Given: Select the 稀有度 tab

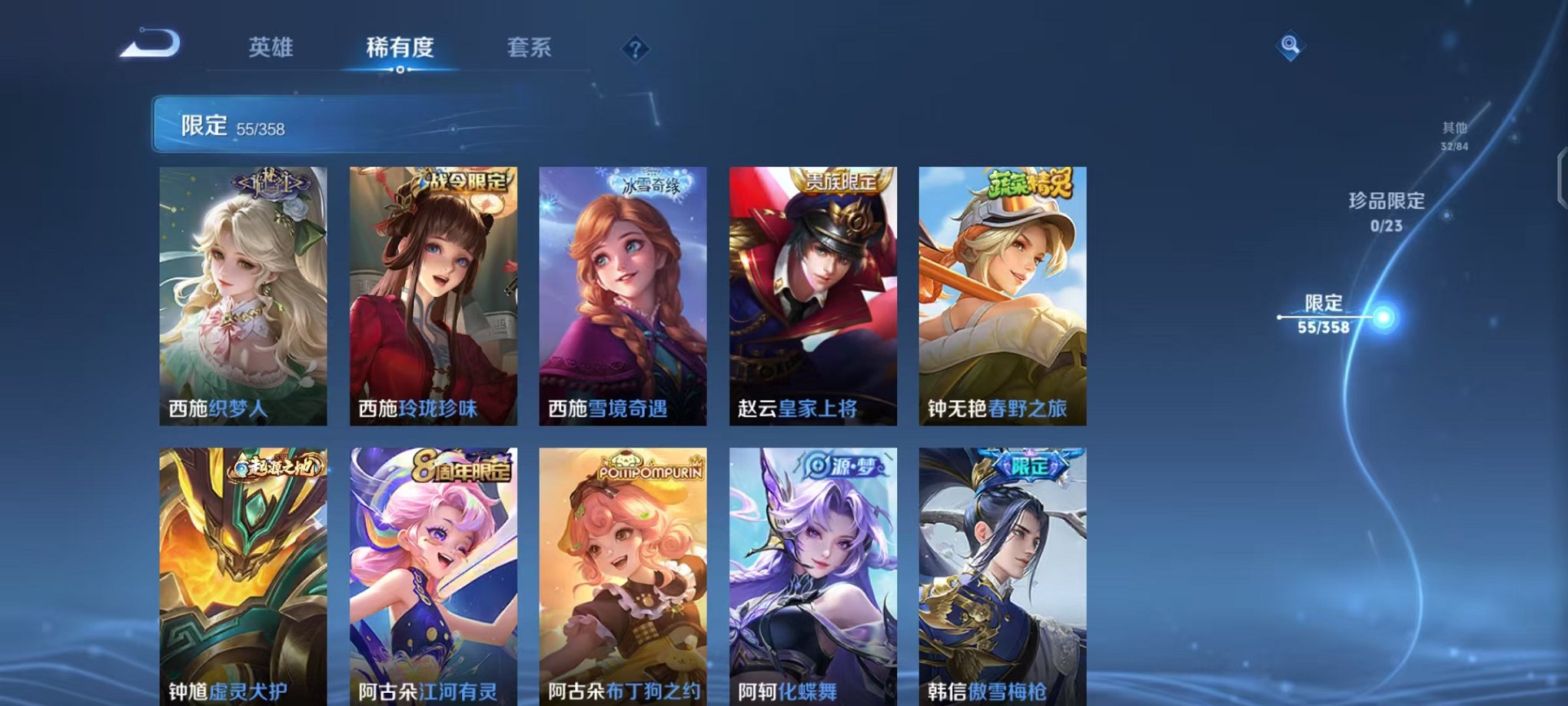Looking at the screenshot, I should click(400, 46).
